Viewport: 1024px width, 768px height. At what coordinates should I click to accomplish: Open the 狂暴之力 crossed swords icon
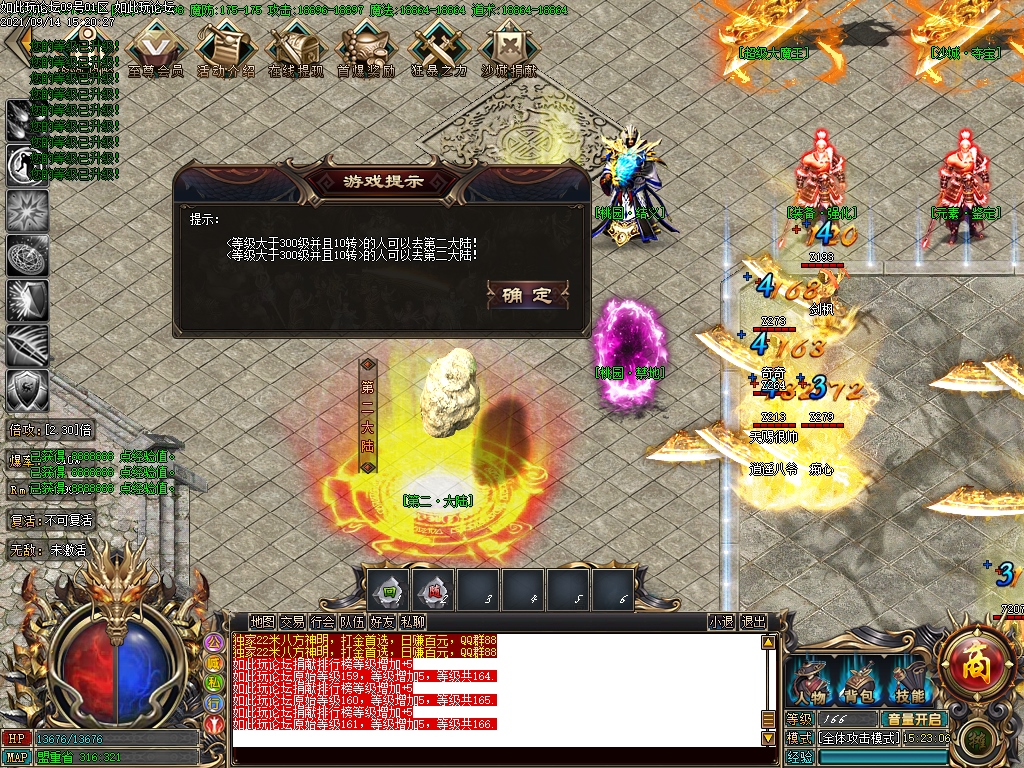coord(438,49)
